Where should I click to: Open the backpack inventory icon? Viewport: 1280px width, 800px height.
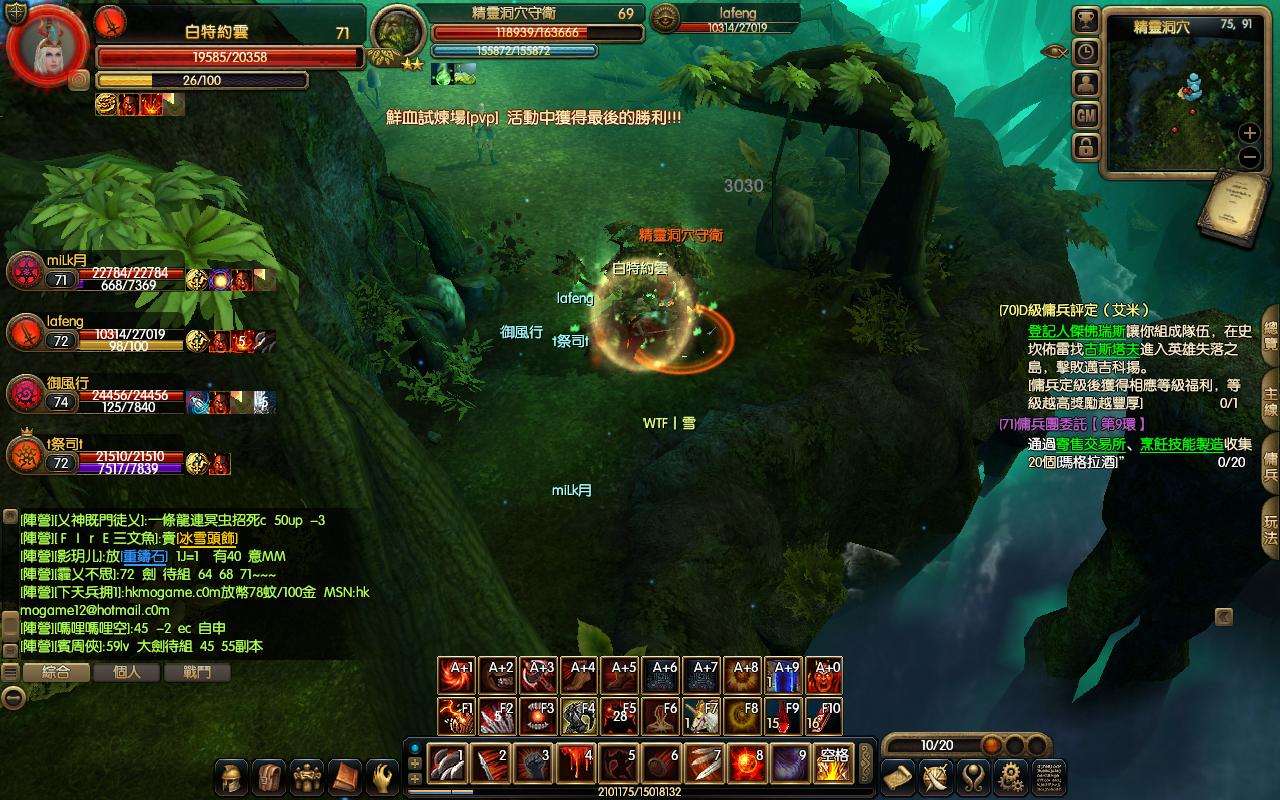pyautogui.click(x=270, y=777)
